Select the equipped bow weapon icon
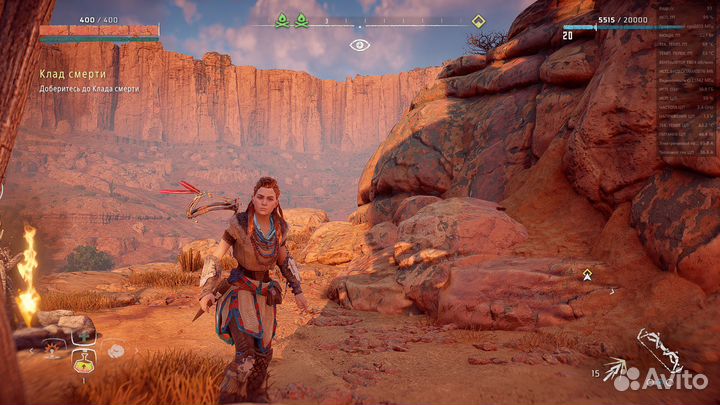The image size is (720, 405). pos(661,350)
